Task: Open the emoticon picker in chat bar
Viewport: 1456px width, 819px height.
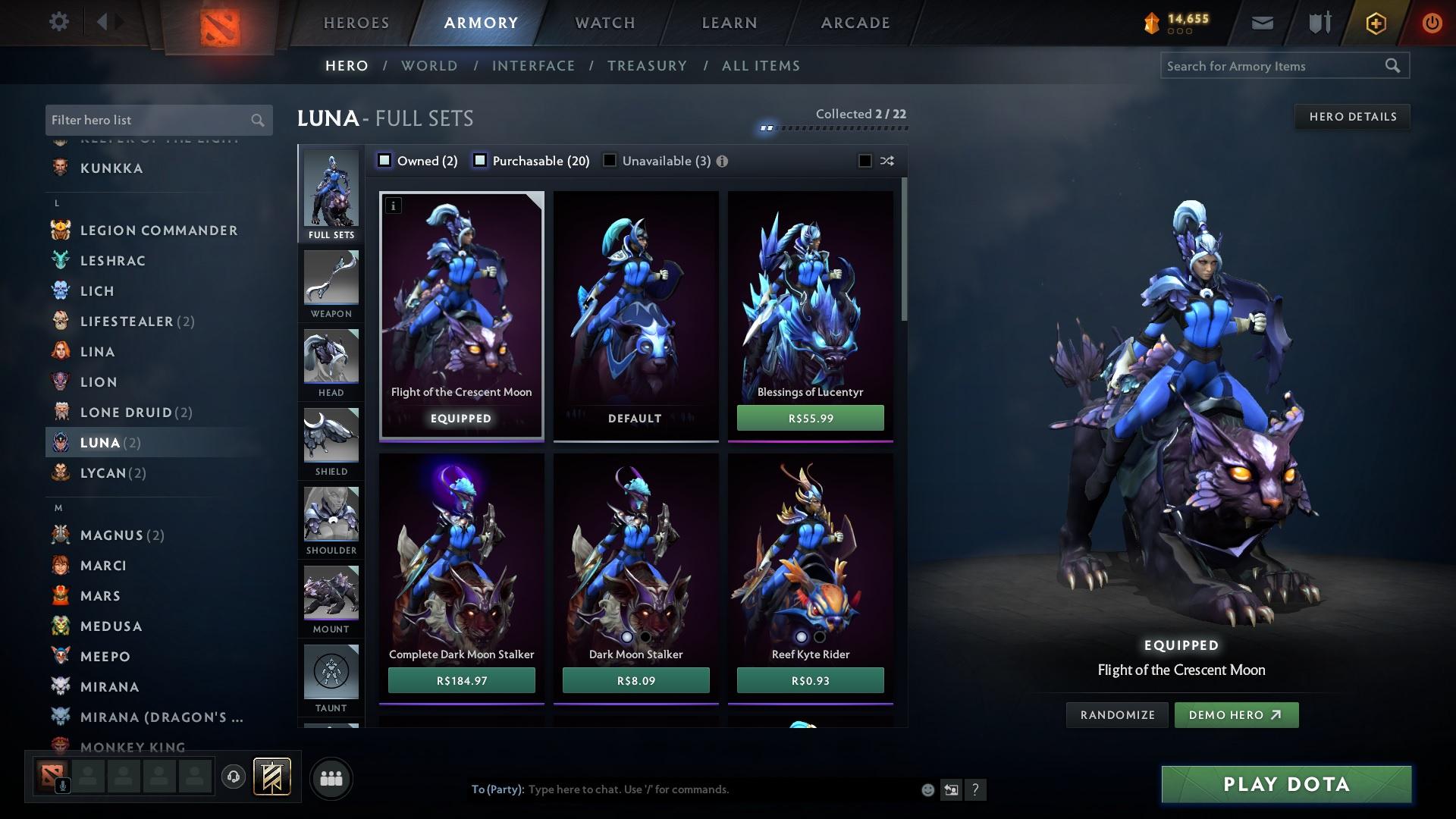Action: [927, 789]
